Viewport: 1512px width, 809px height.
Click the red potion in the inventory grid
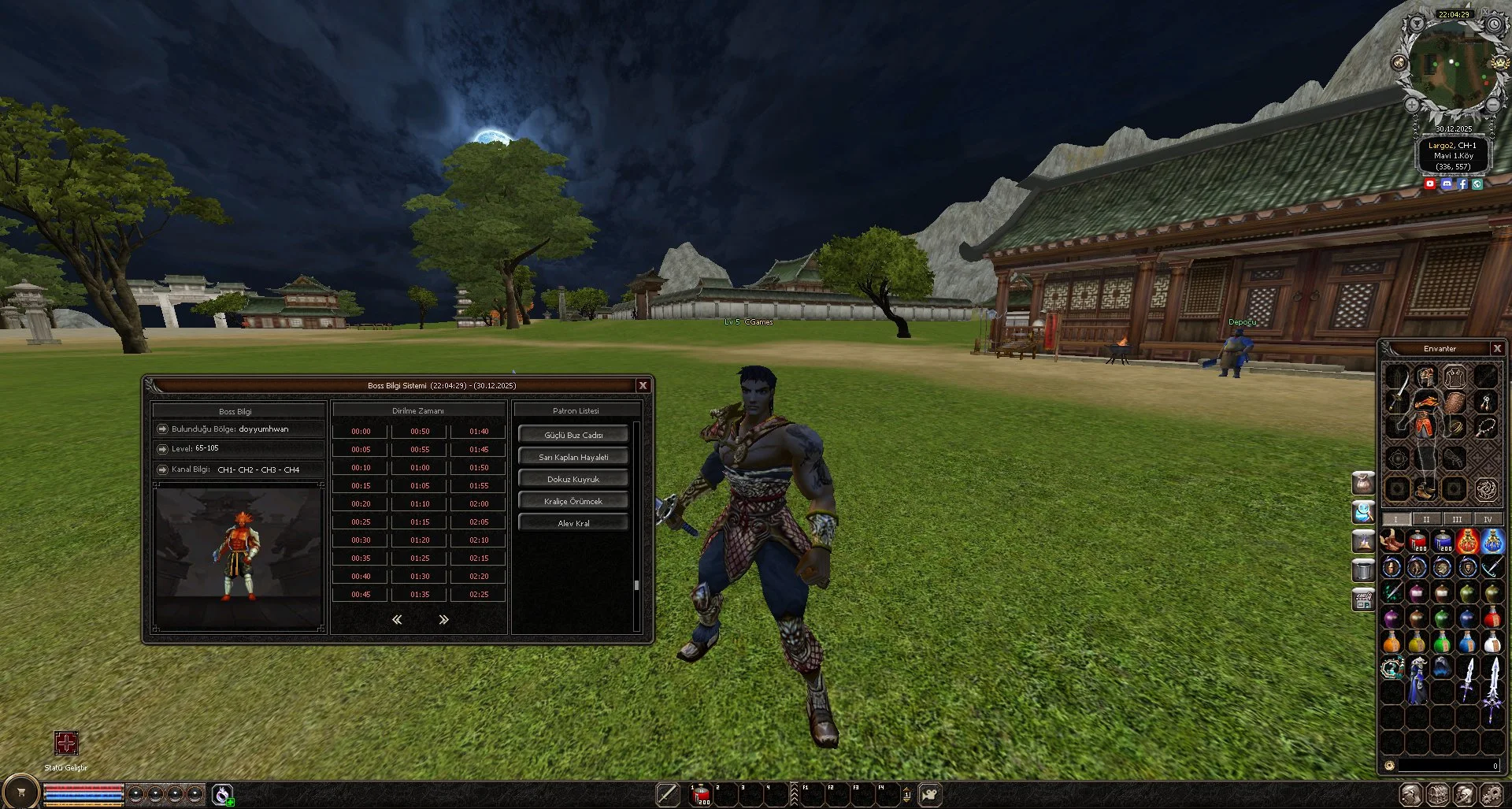(x=1417, y=541)
